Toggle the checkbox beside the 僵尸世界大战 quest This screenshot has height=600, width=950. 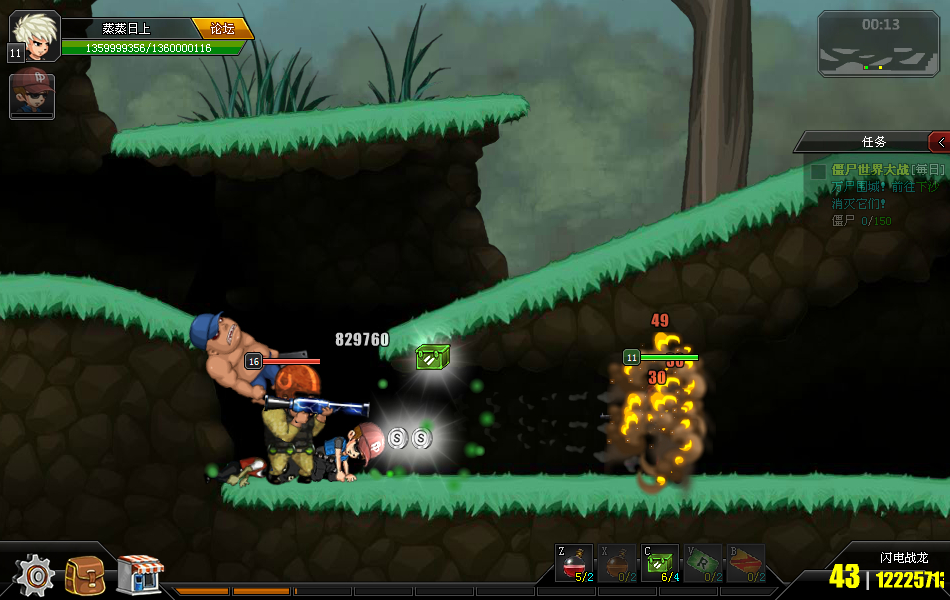tap(818, 171)
